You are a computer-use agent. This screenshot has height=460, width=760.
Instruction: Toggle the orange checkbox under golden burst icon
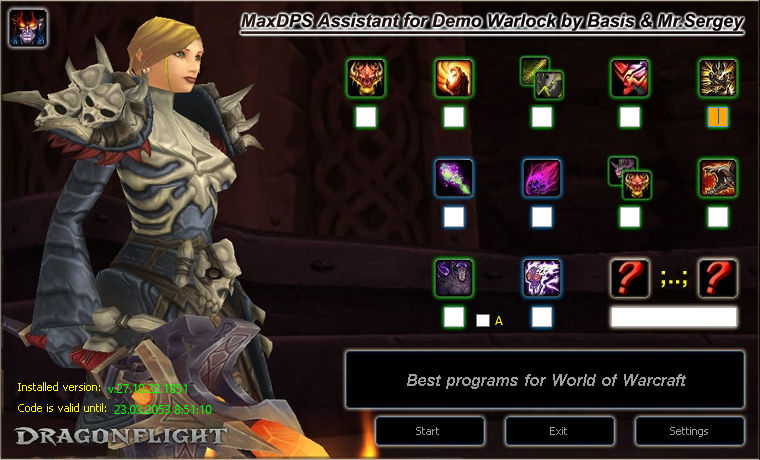[x=718, y=117]
